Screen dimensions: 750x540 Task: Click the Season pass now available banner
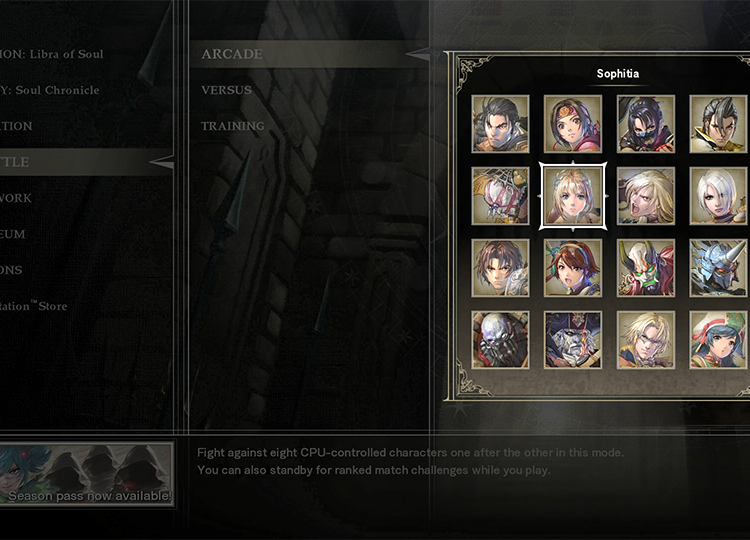(x=87, y=474)
